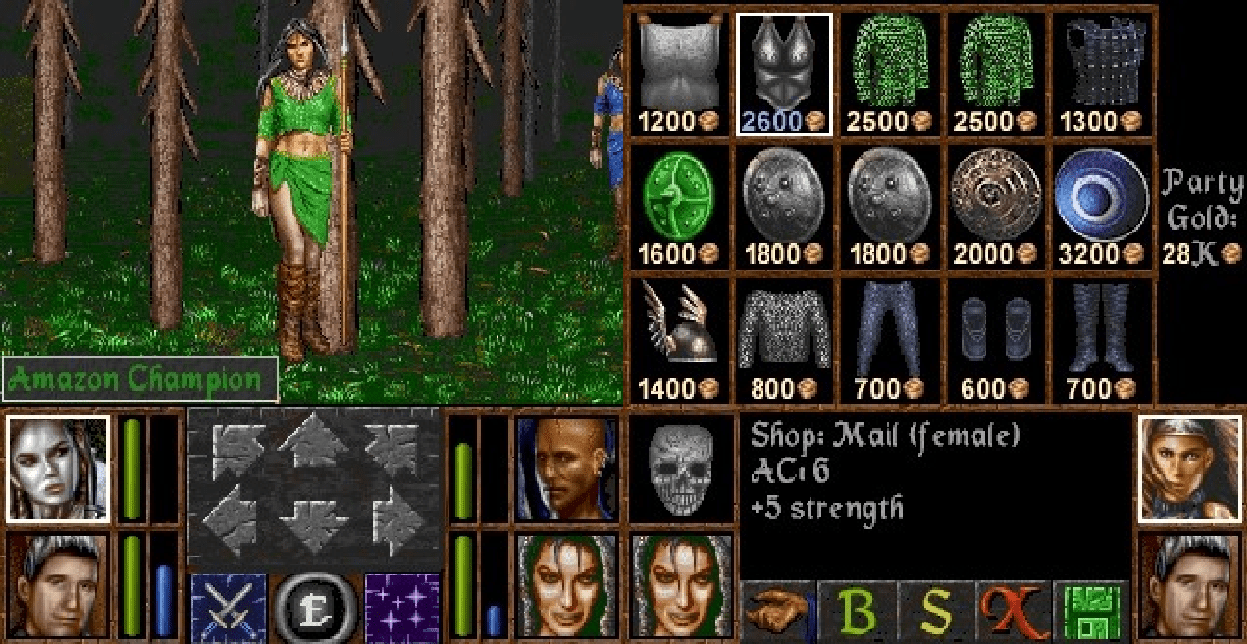Click the green B buy button
Viewport: 1247px width, 644px height.
tap(856, 610)
